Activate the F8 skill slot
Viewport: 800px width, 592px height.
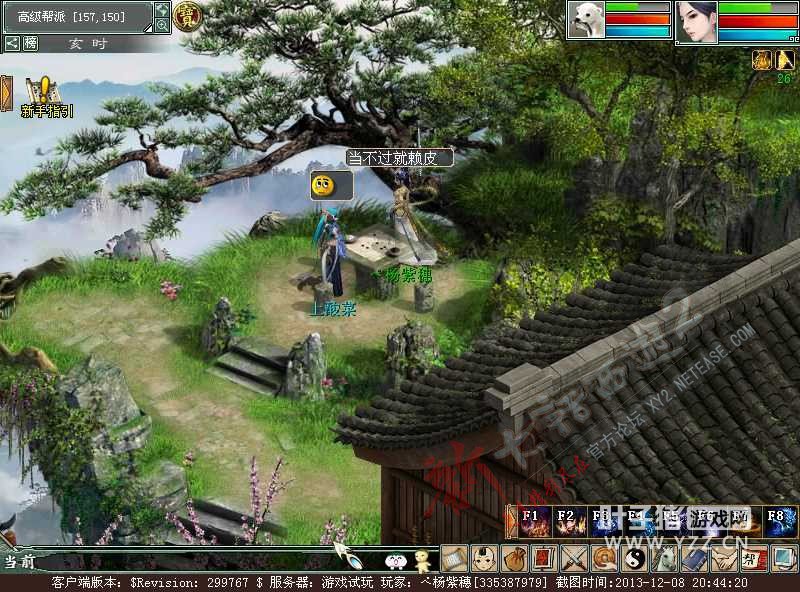tap(781, 522)
